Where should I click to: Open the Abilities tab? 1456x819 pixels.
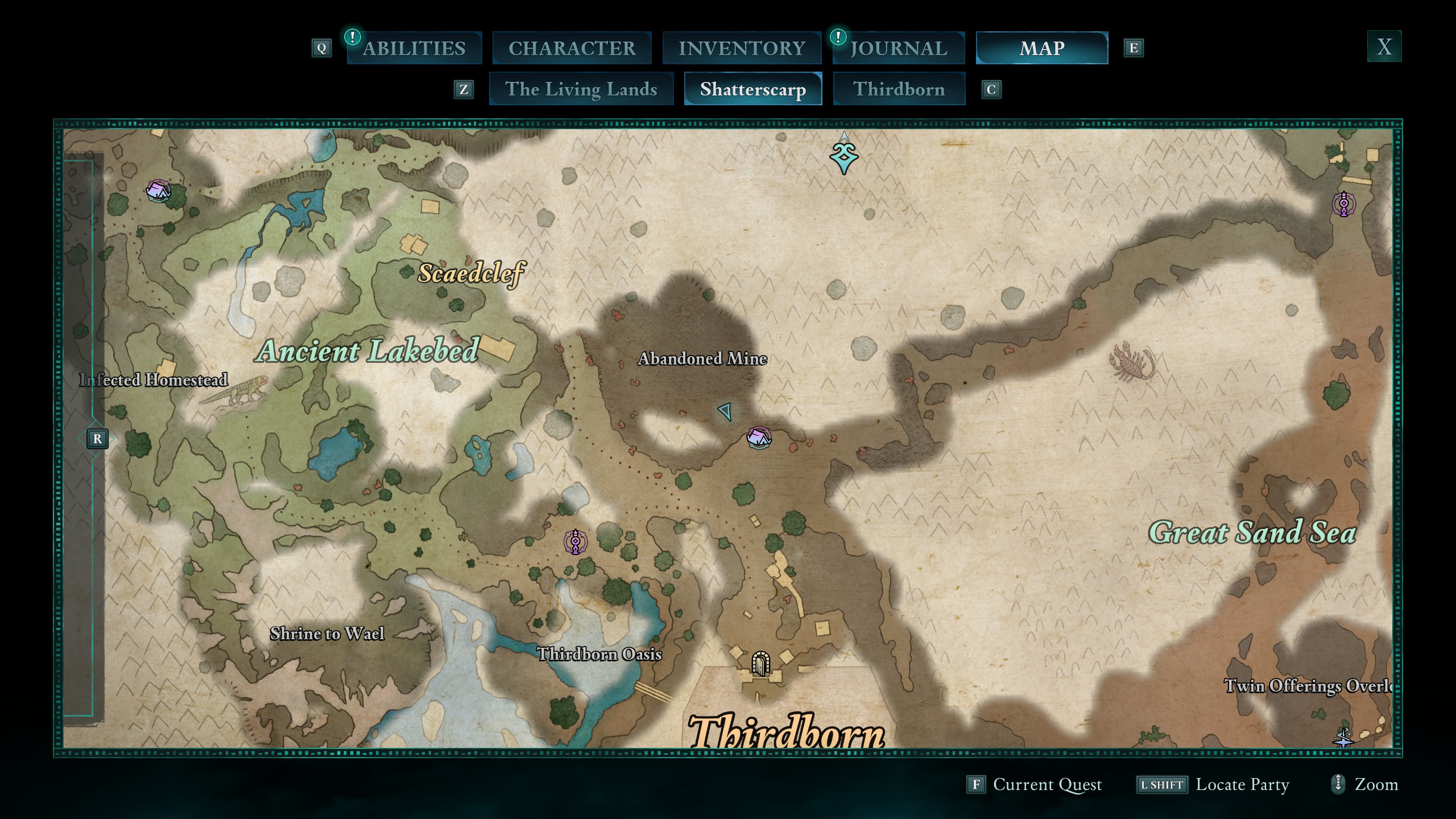[414, 48]
